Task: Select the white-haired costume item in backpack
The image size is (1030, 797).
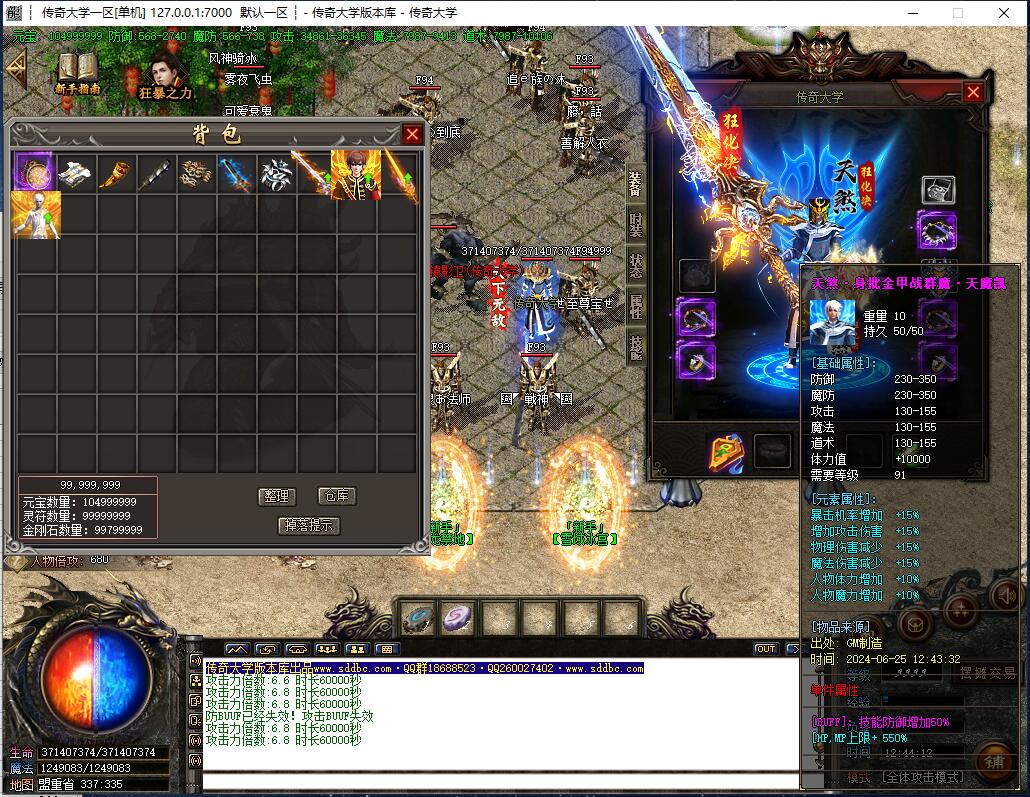Action: (x=36, y=215)
